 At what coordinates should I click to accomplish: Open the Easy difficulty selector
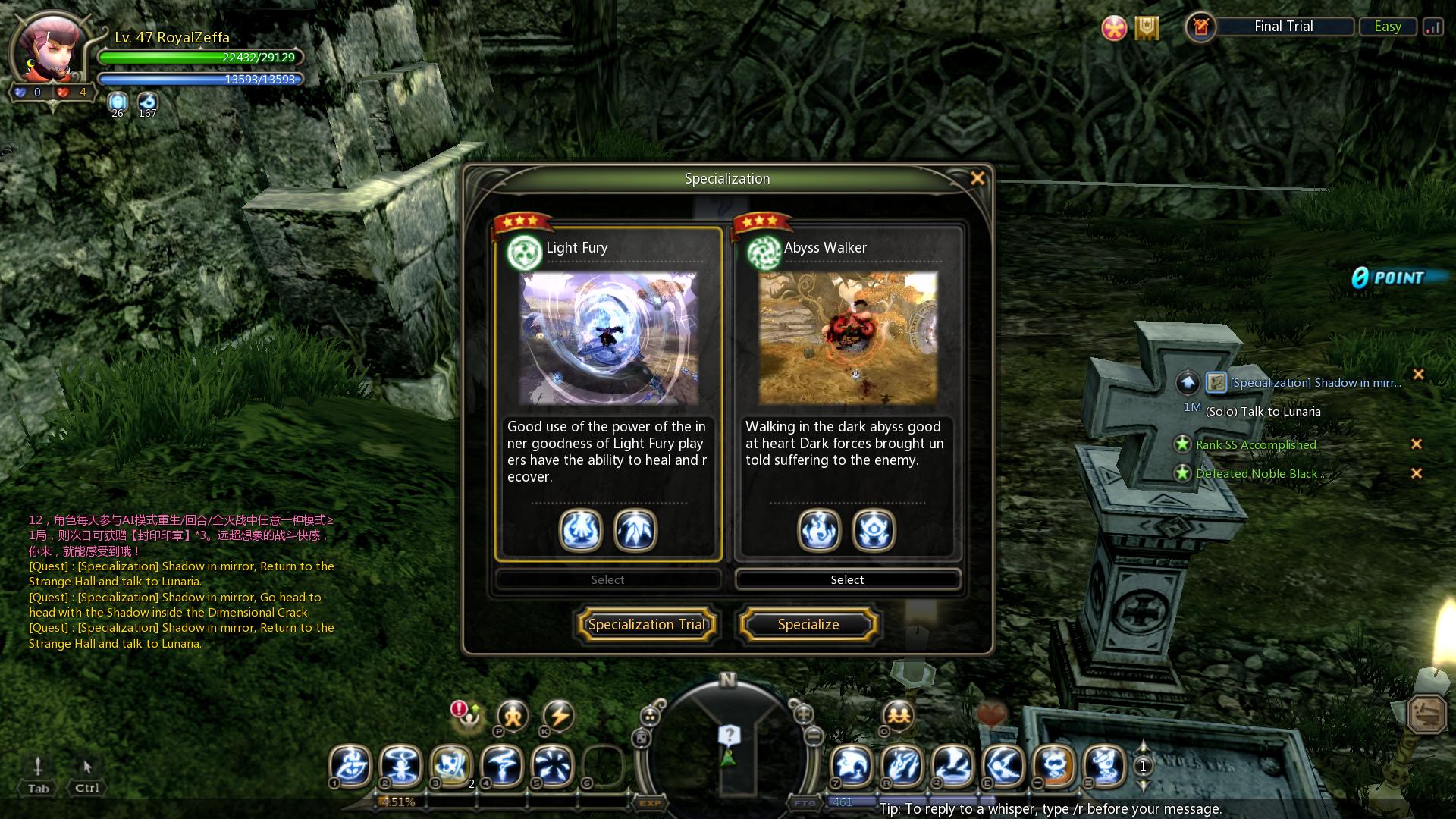coord(1387,27)
